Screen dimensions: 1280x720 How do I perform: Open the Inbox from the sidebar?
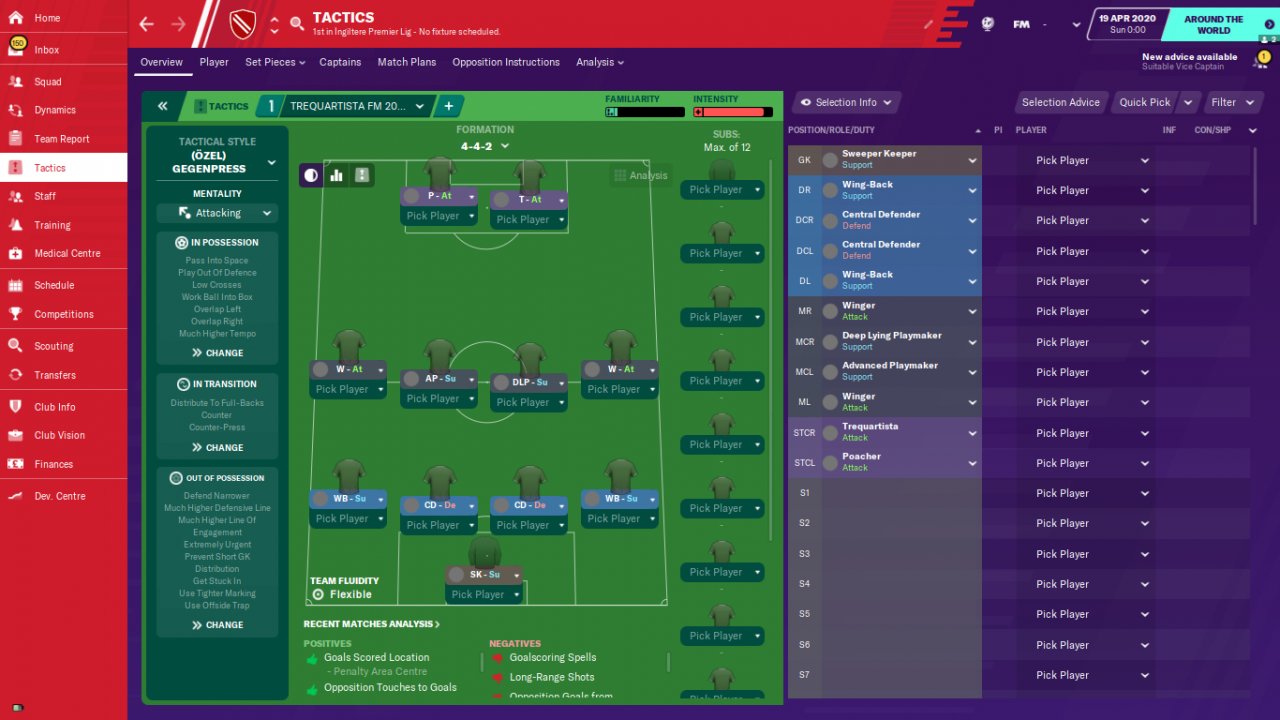click(x=47, y=50)
